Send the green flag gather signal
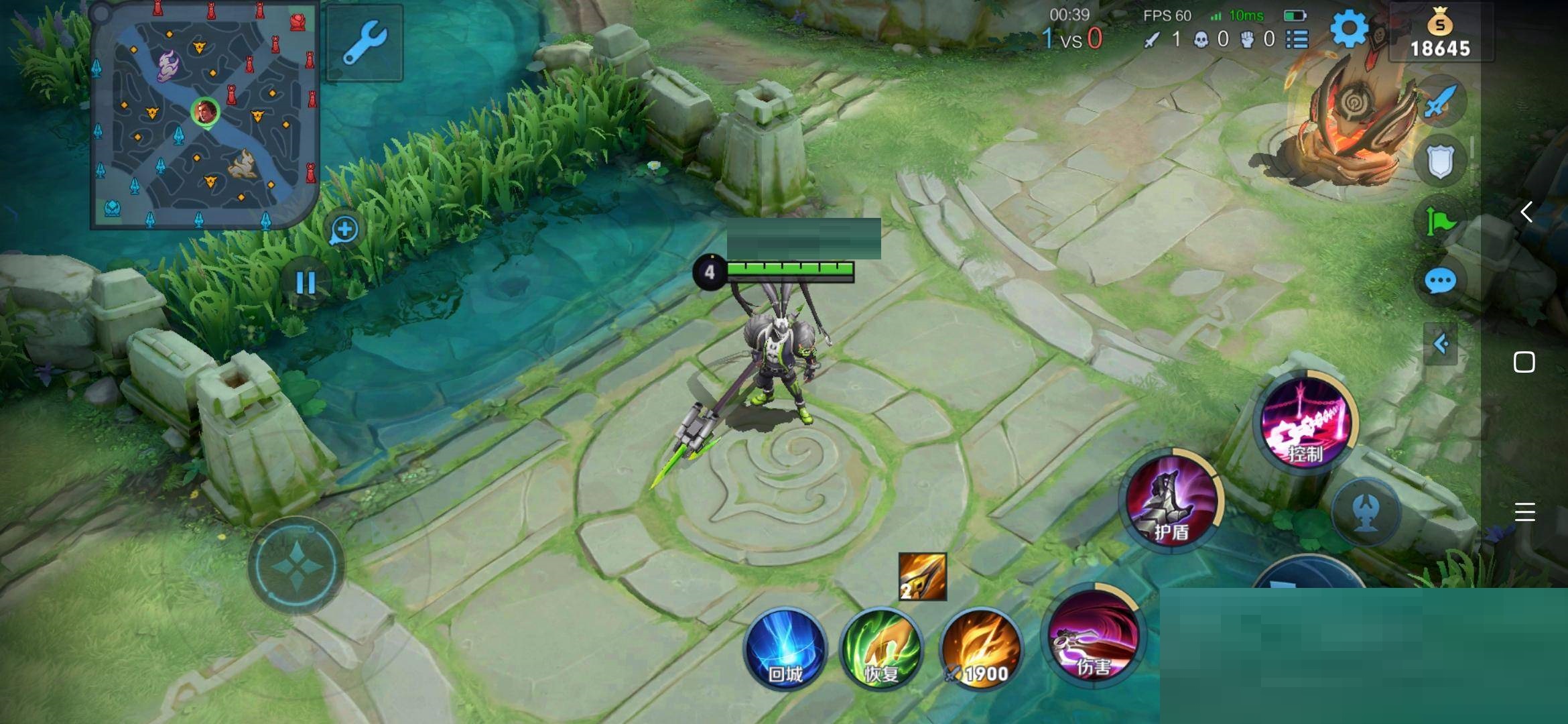 [x=1439, y=221]
